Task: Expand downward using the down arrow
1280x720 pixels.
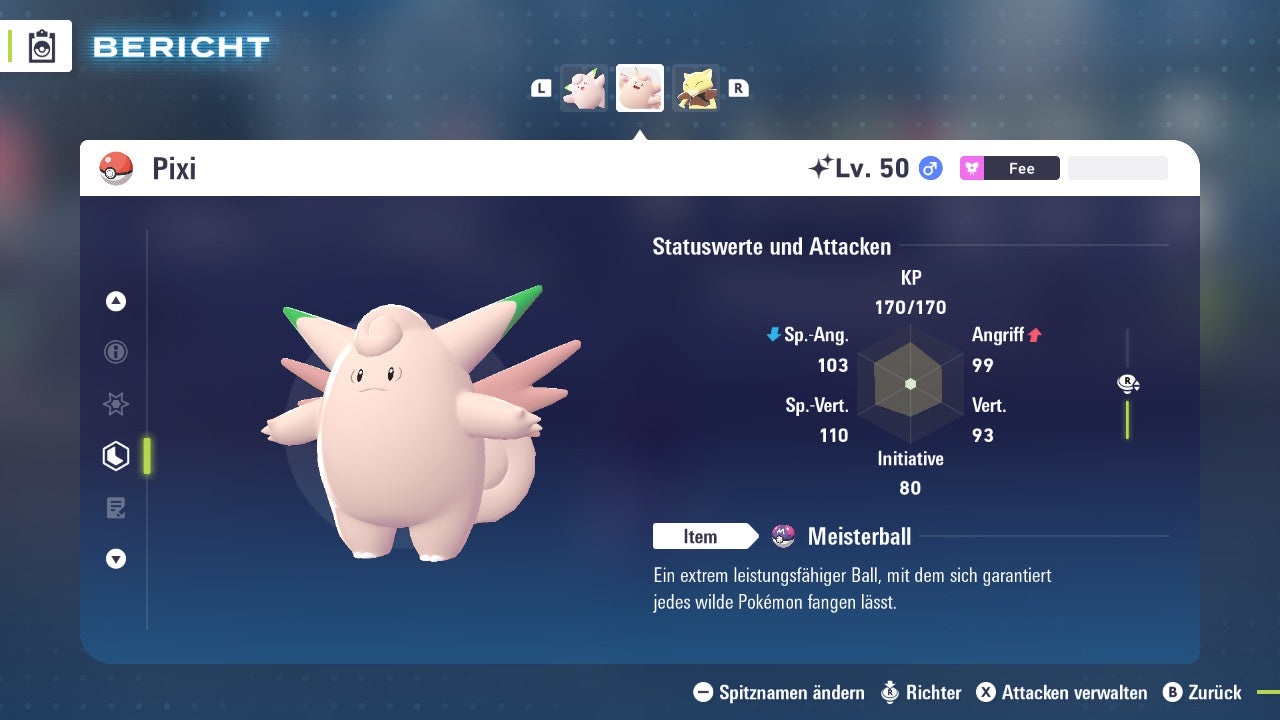Action: point(116,559)
